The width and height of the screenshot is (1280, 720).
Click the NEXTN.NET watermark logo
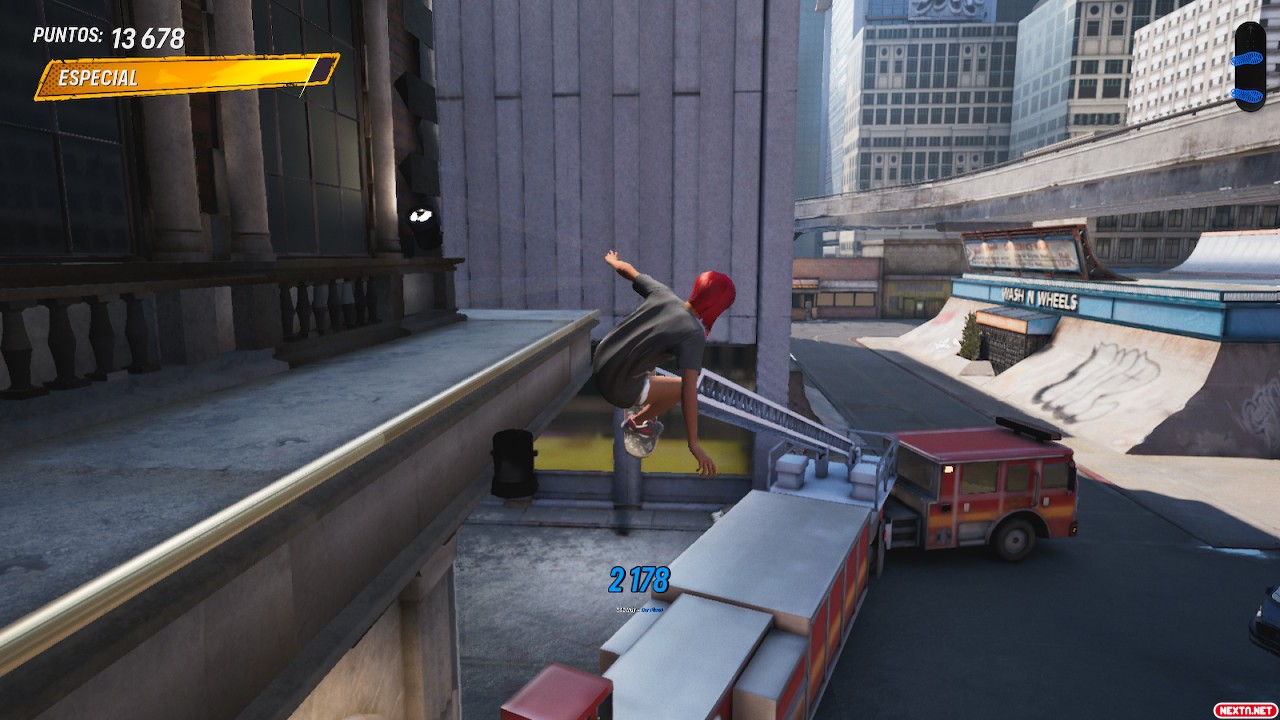pyautogui.click(x=1245, y=709)
